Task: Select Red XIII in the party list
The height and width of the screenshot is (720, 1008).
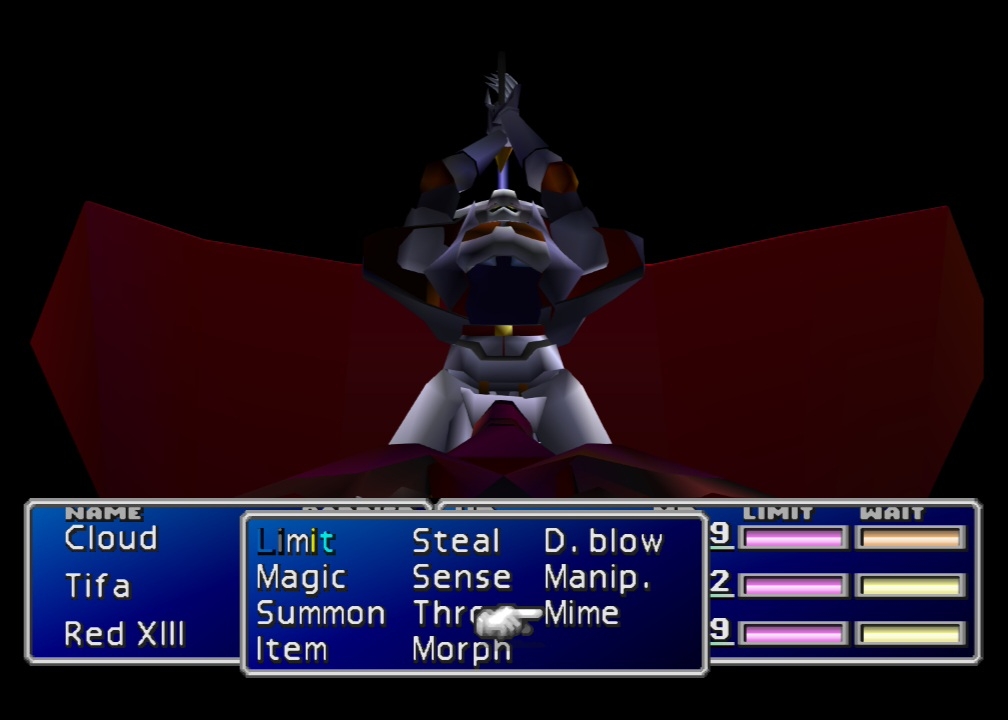Action: [124, 633]
